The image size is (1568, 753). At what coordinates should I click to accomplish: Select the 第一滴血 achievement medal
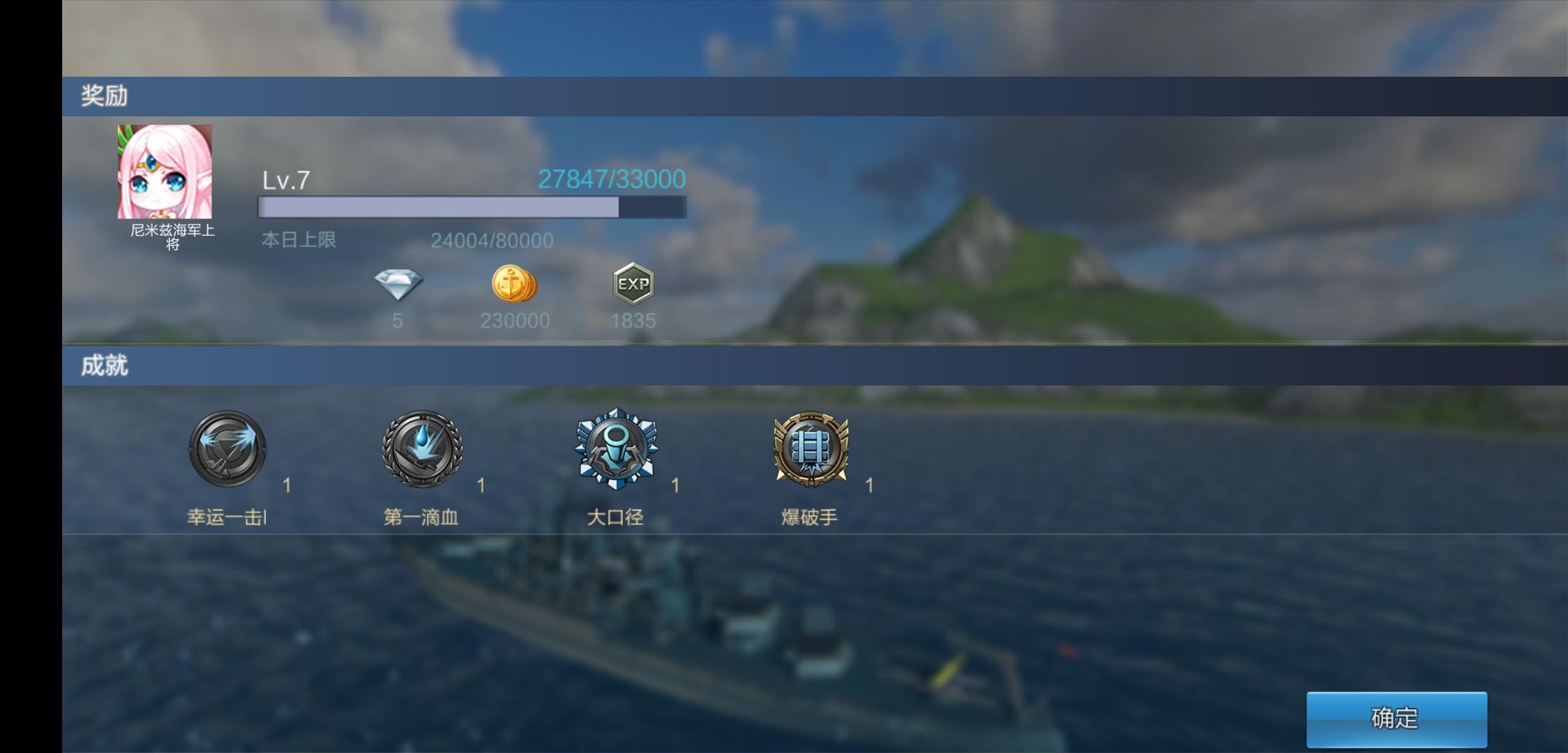point(422,448)
